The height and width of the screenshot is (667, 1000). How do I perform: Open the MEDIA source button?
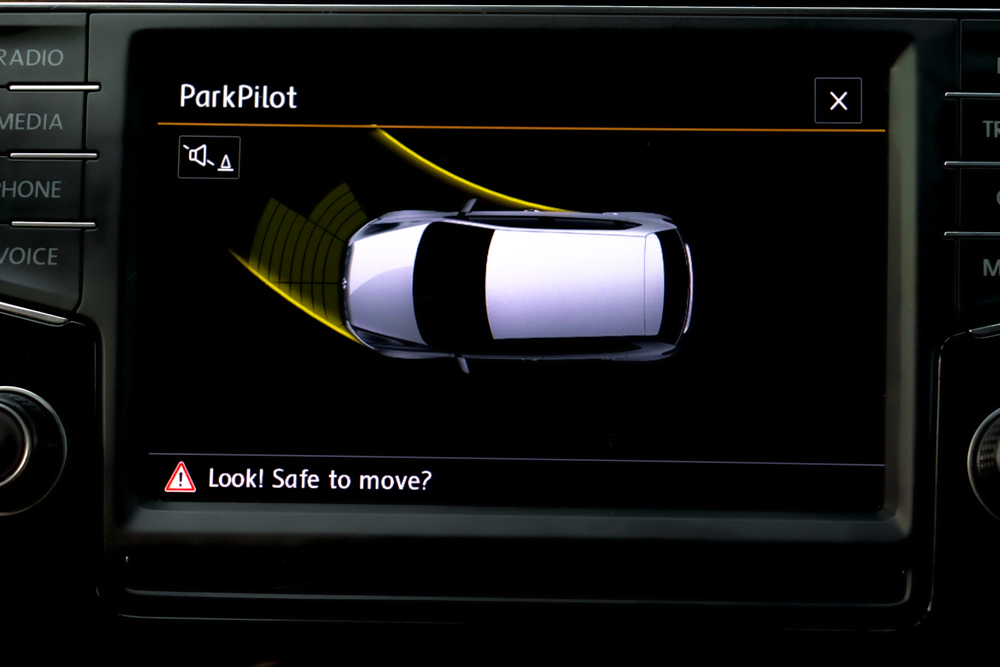[34, 122]
